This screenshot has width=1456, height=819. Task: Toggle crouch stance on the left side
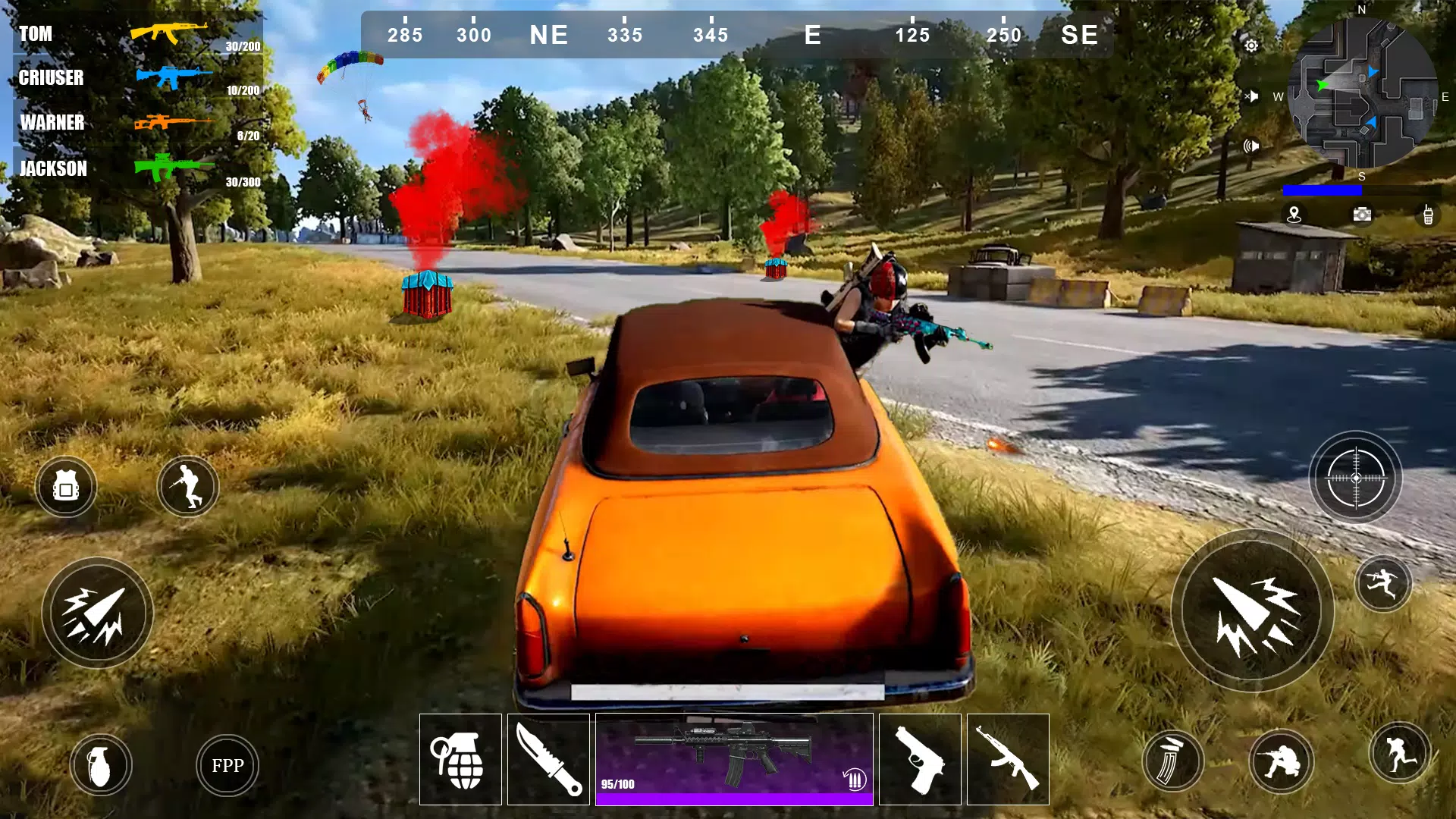click(187, 486)
